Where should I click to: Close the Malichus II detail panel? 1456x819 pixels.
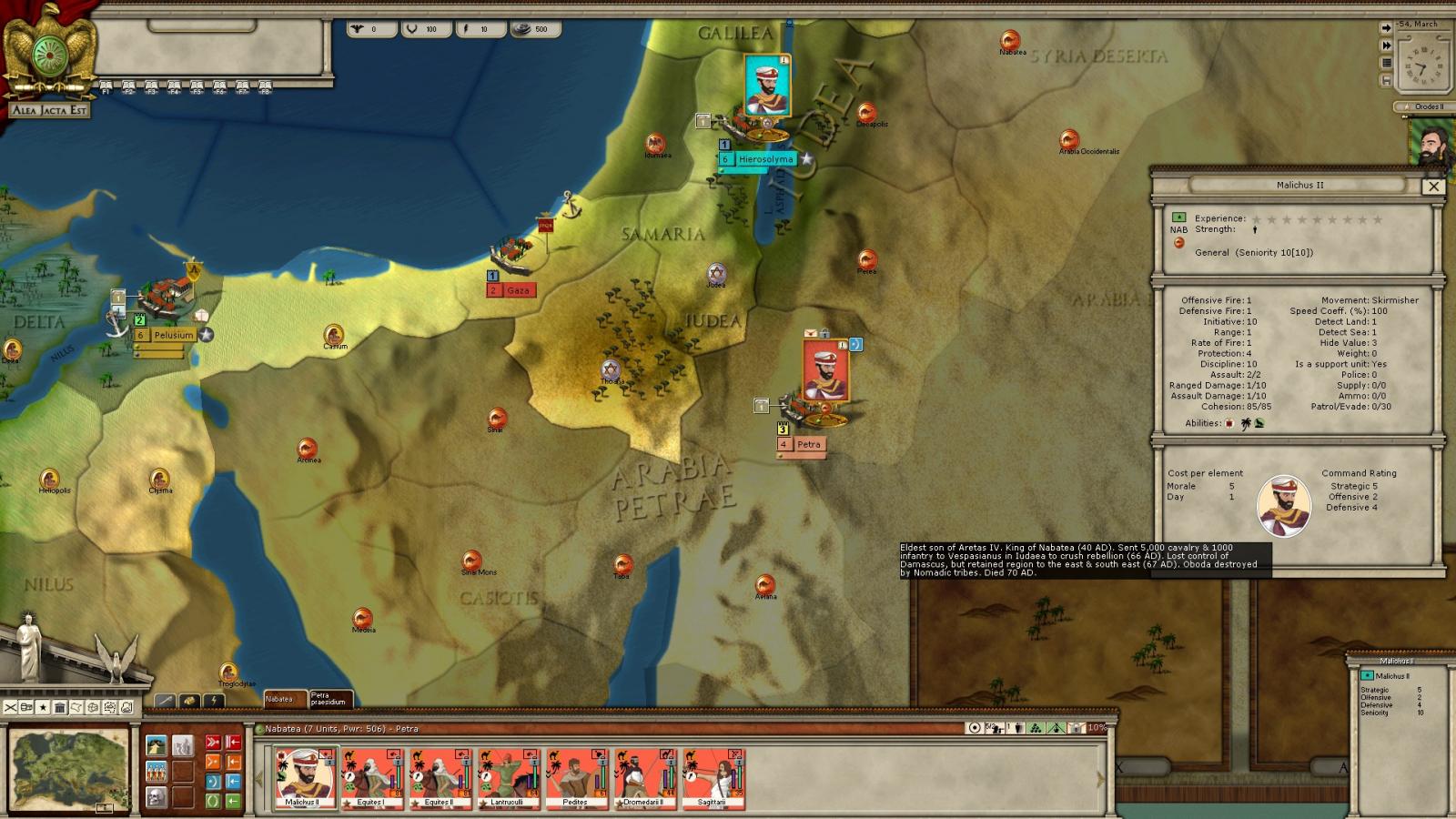(x=1433, y=186)
